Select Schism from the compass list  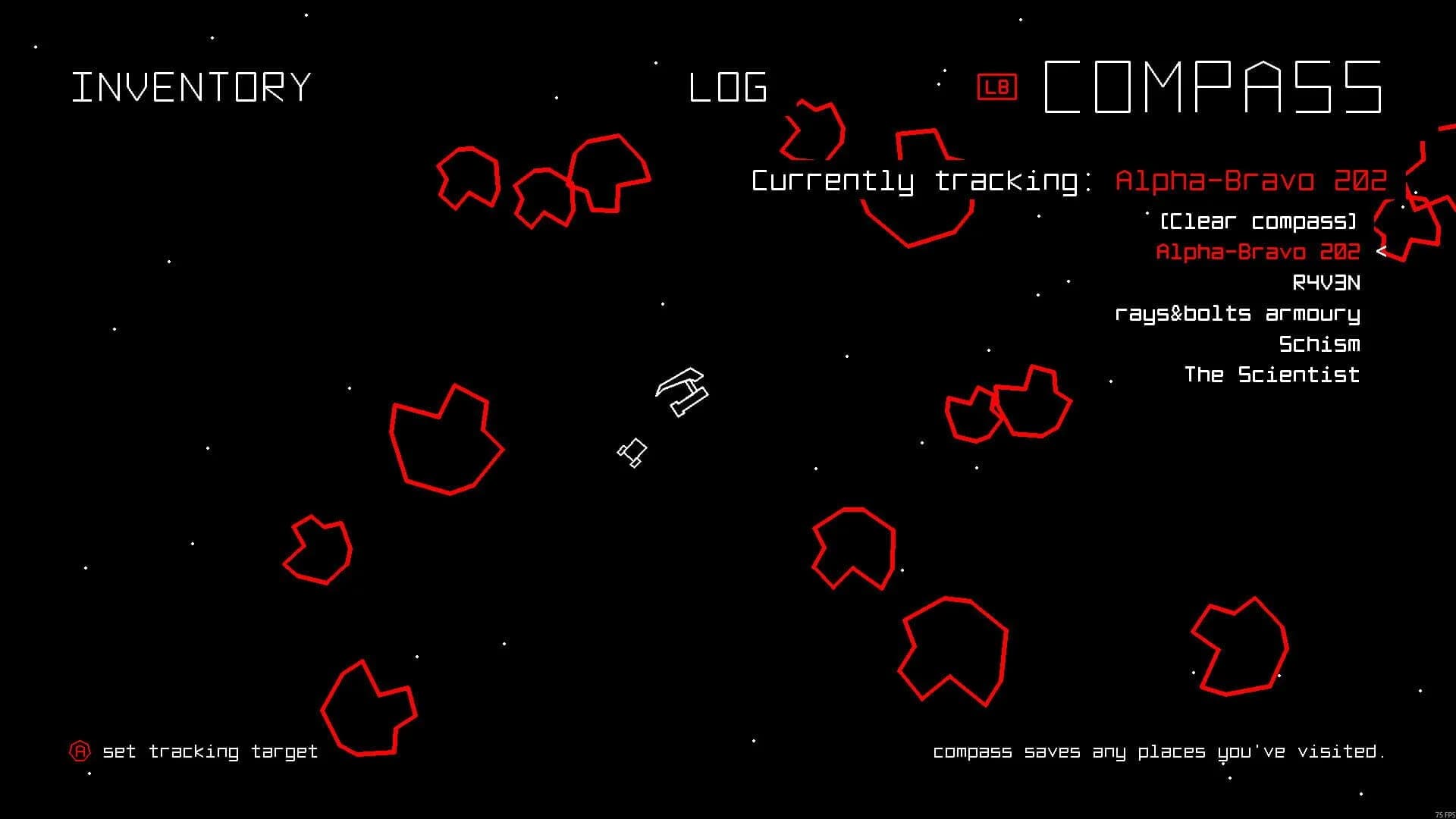pyautogui.click(x=1319, y=344)
